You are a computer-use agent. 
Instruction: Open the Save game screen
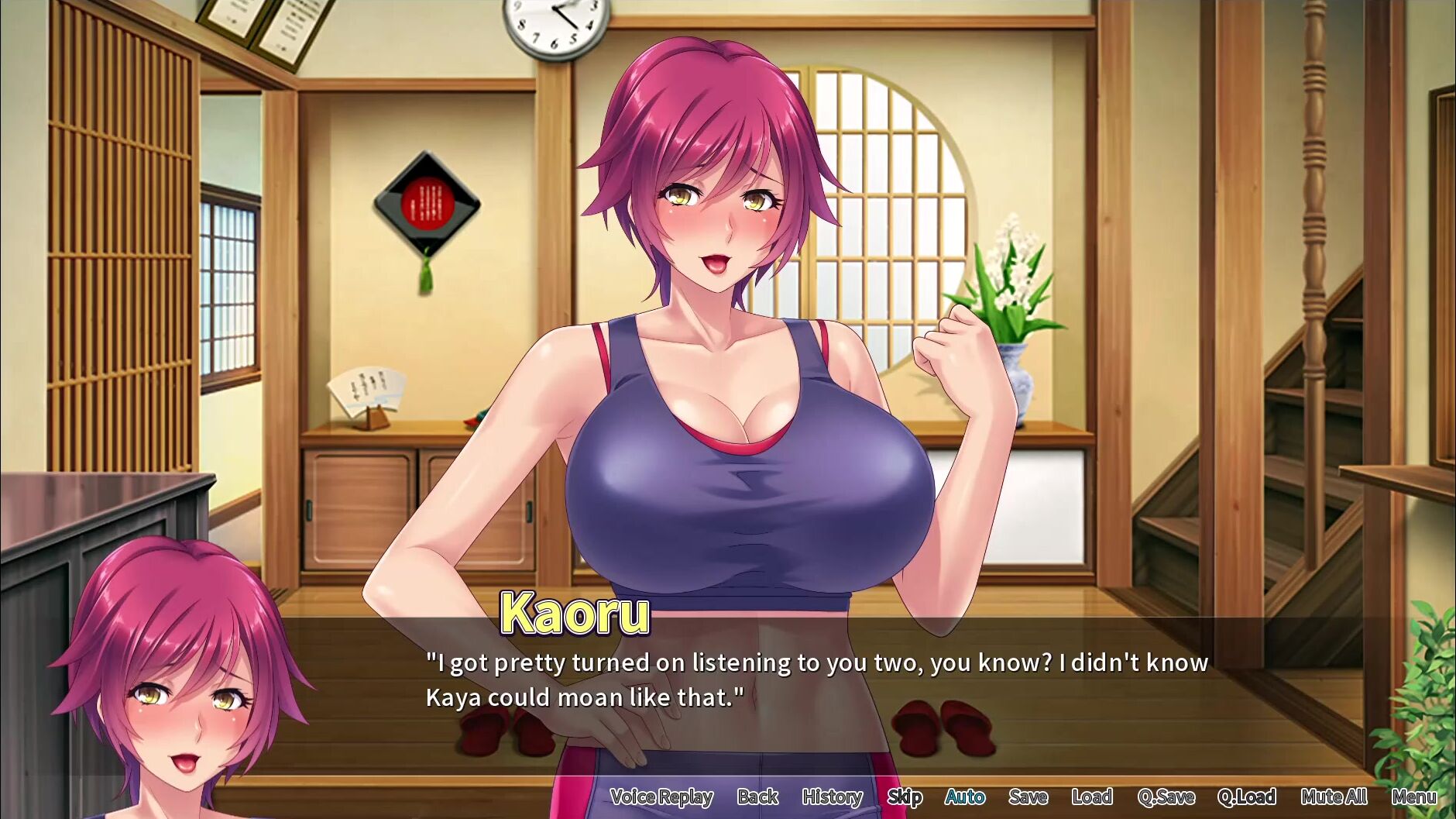1028,797
